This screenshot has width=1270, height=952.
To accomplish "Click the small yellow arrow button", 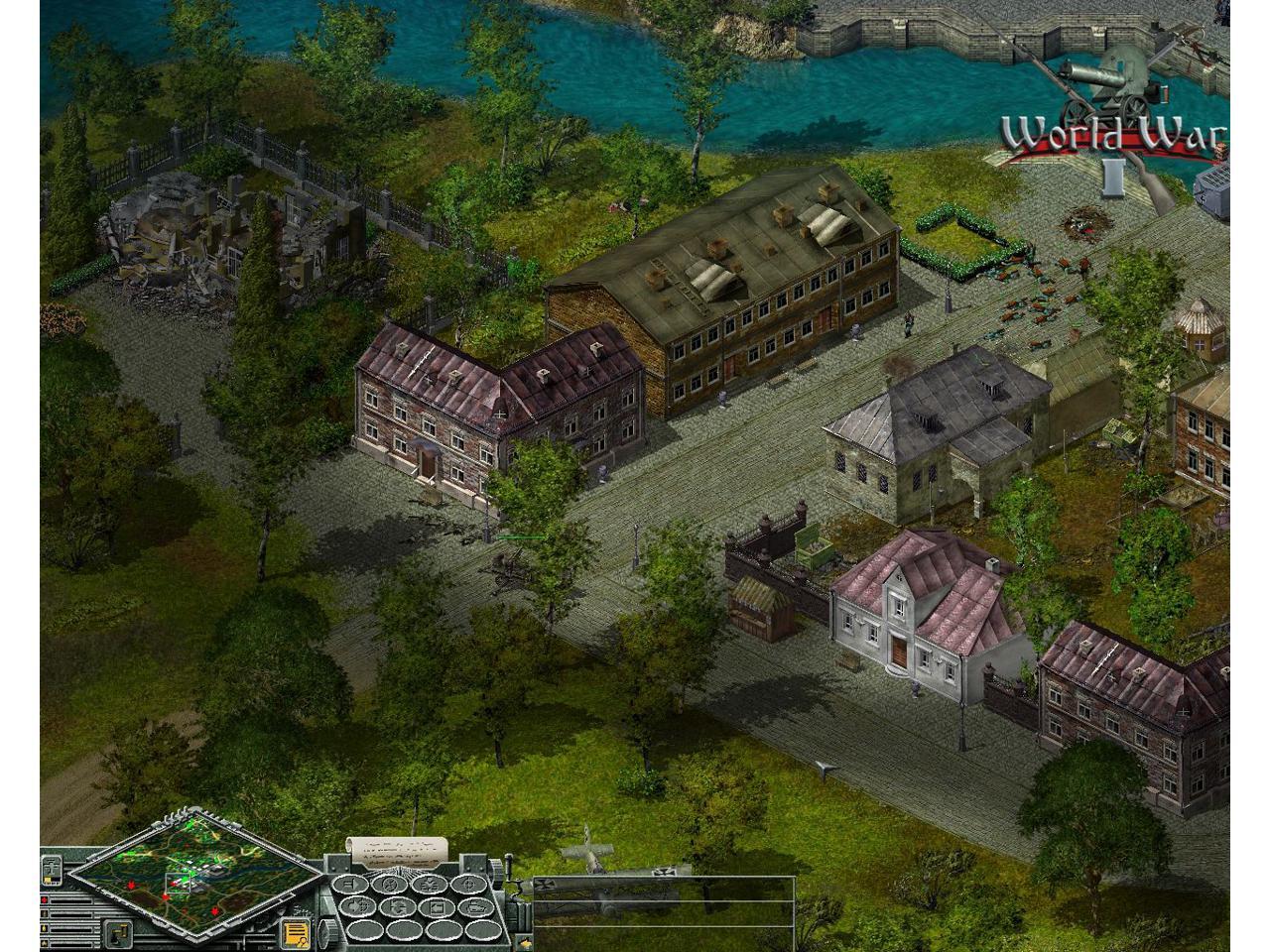I will [x=524, y=943].
